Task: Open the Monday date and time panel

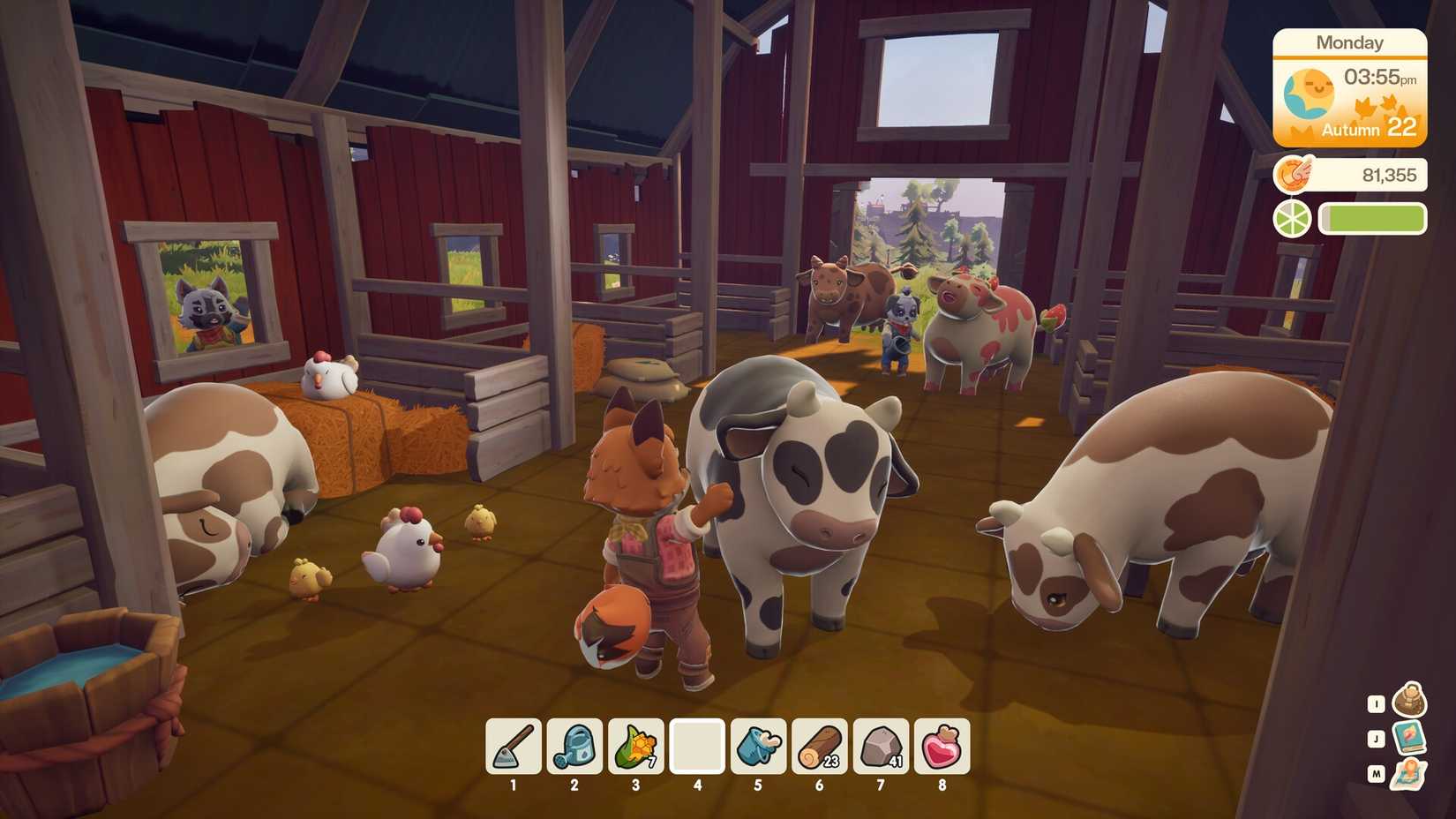Action: coord(1349,41)
